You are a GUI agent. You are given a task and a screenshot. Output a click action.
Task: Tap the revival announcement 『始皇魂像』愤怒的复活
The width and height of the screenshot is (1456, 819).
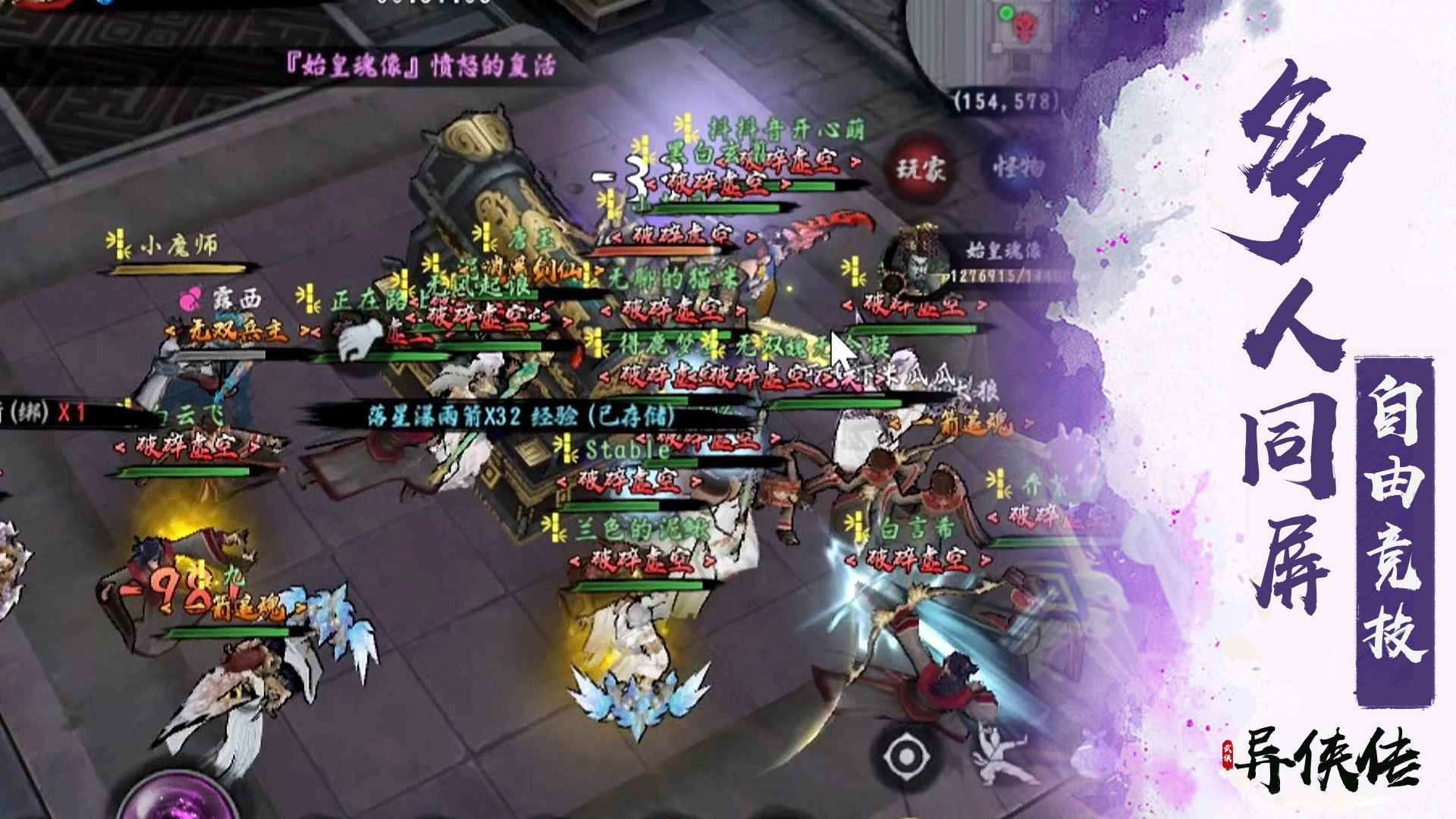click(x=421, y=67)
